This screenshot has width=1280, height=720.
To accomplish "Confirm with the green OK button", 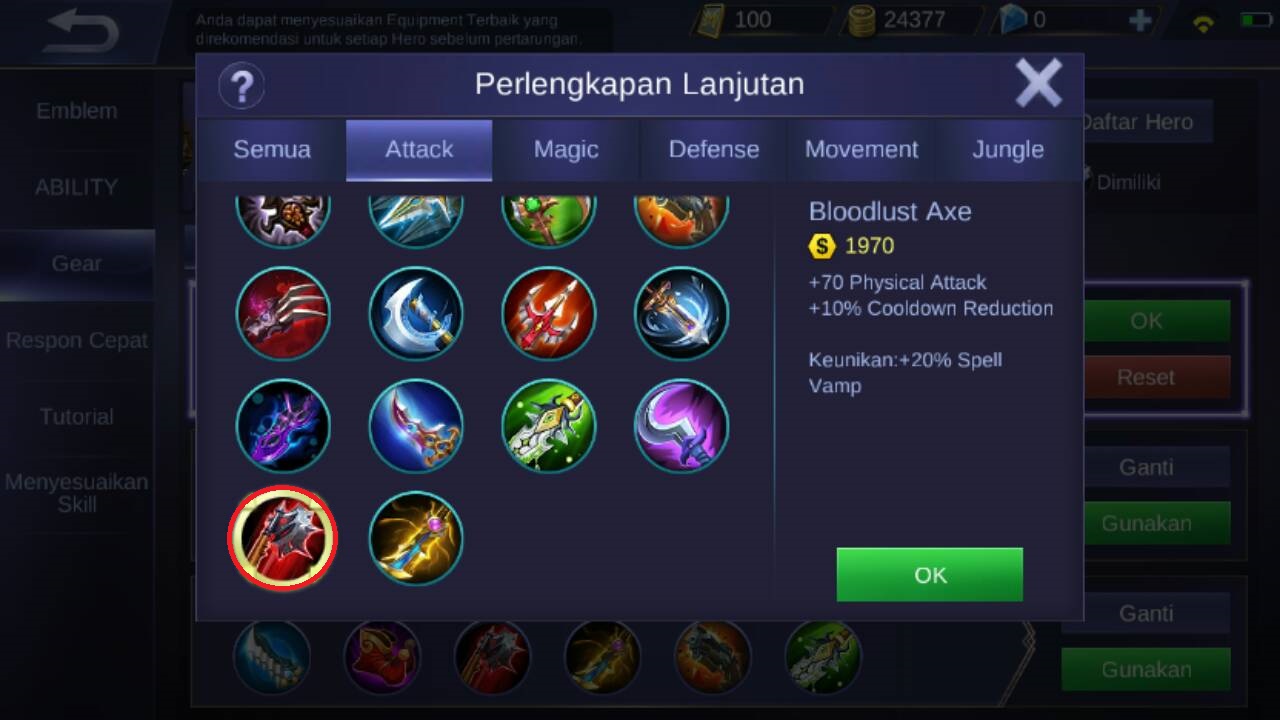I will pyautogui.click(x=929, y=574).
